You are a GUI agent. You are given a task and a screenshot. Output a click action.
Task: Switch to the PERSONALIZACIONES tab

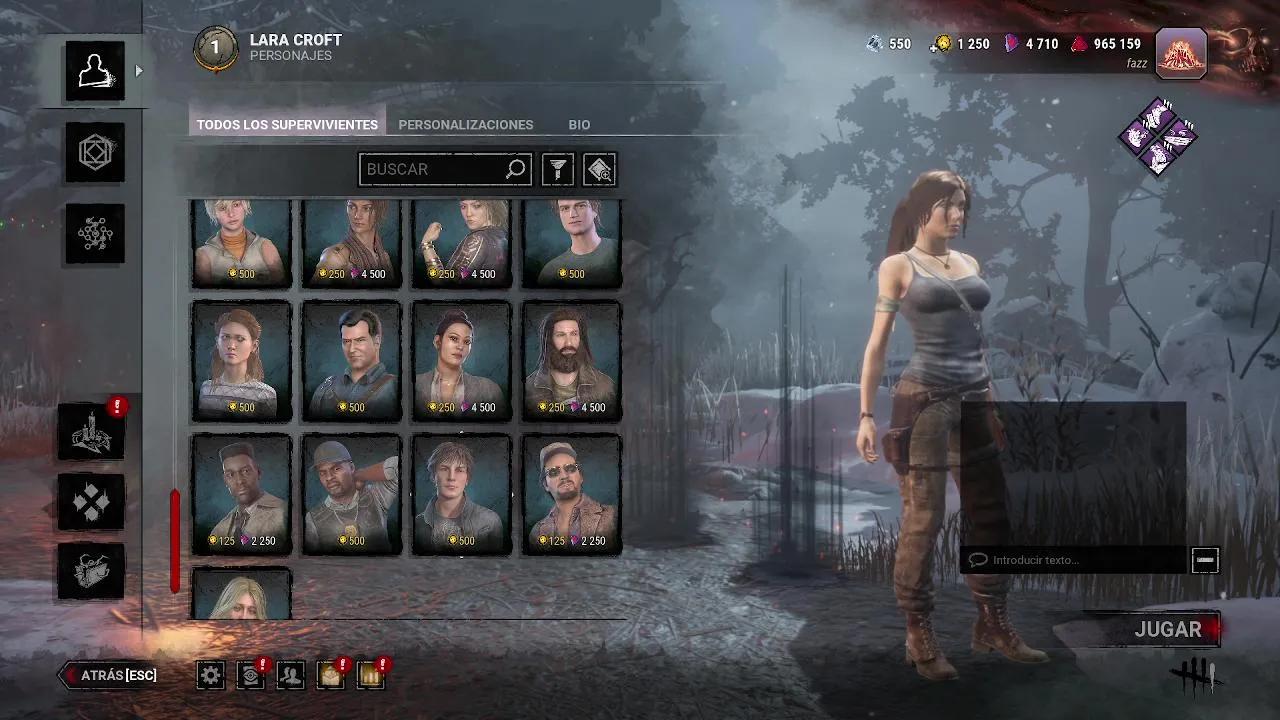[x=465, y=124]
